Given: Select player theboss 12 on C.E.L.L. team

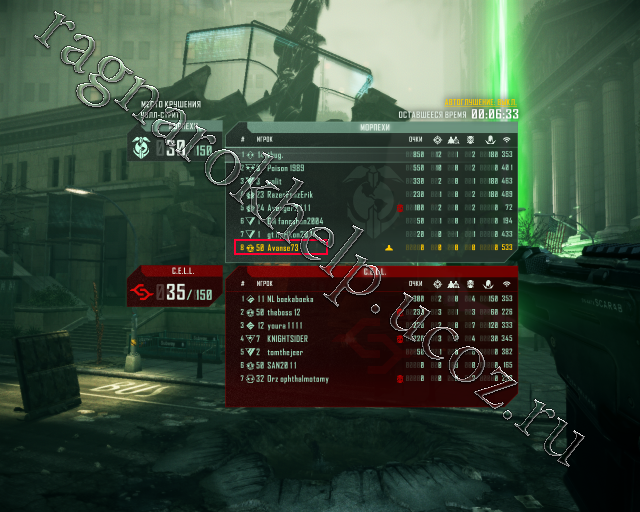Looking at the screenshot, I should pyautogui.click(x=289, y=312).
